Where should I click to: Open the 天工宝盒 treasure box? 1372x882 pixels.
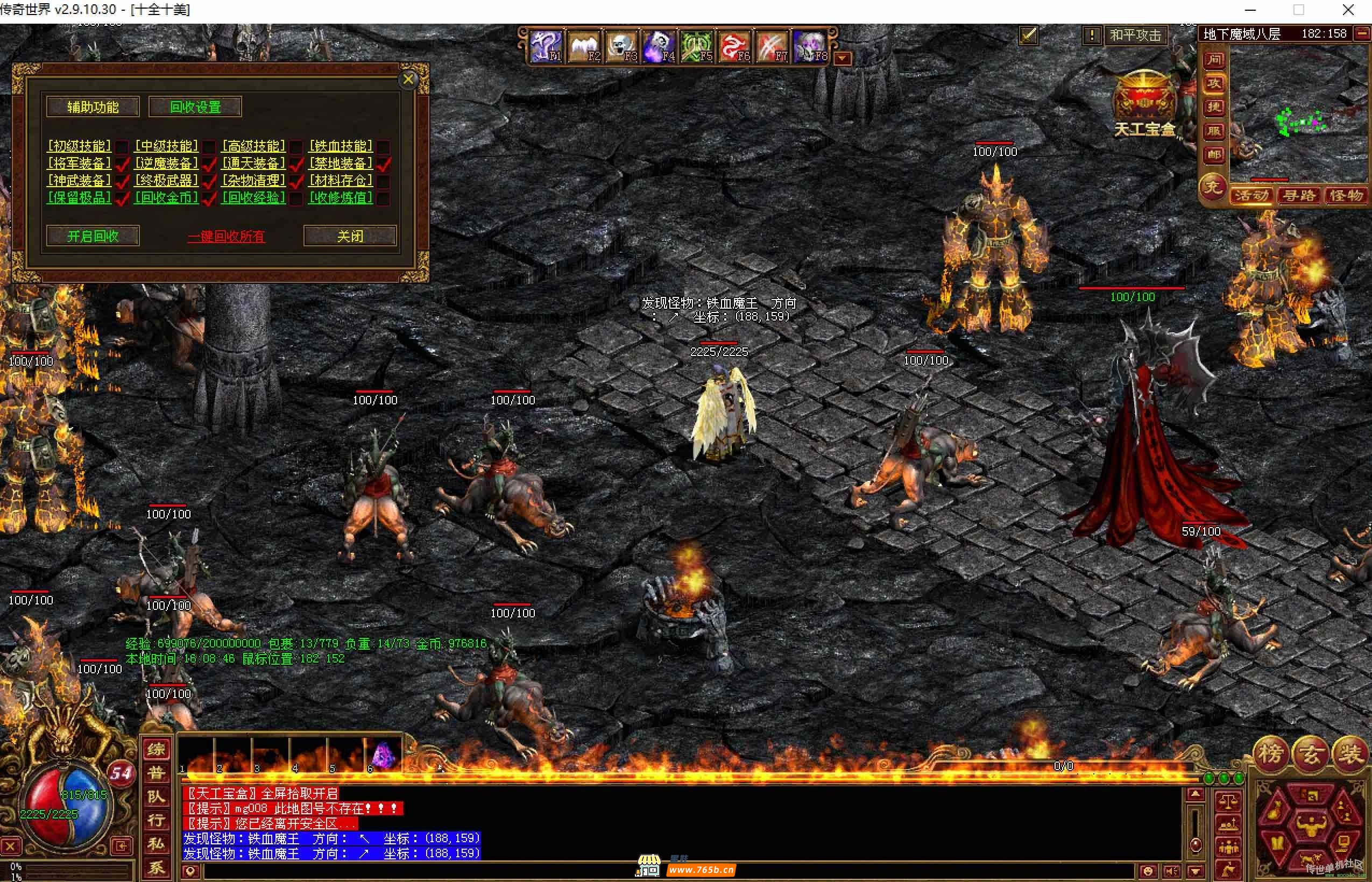(x=1144, y=104)
